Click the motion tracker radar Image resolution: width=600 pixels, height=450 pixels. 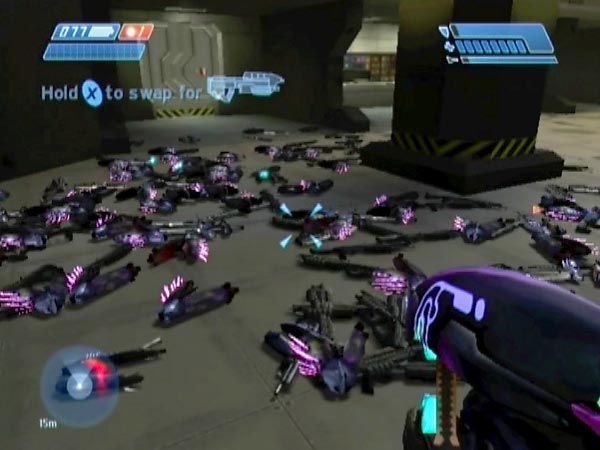coord(80,386)
